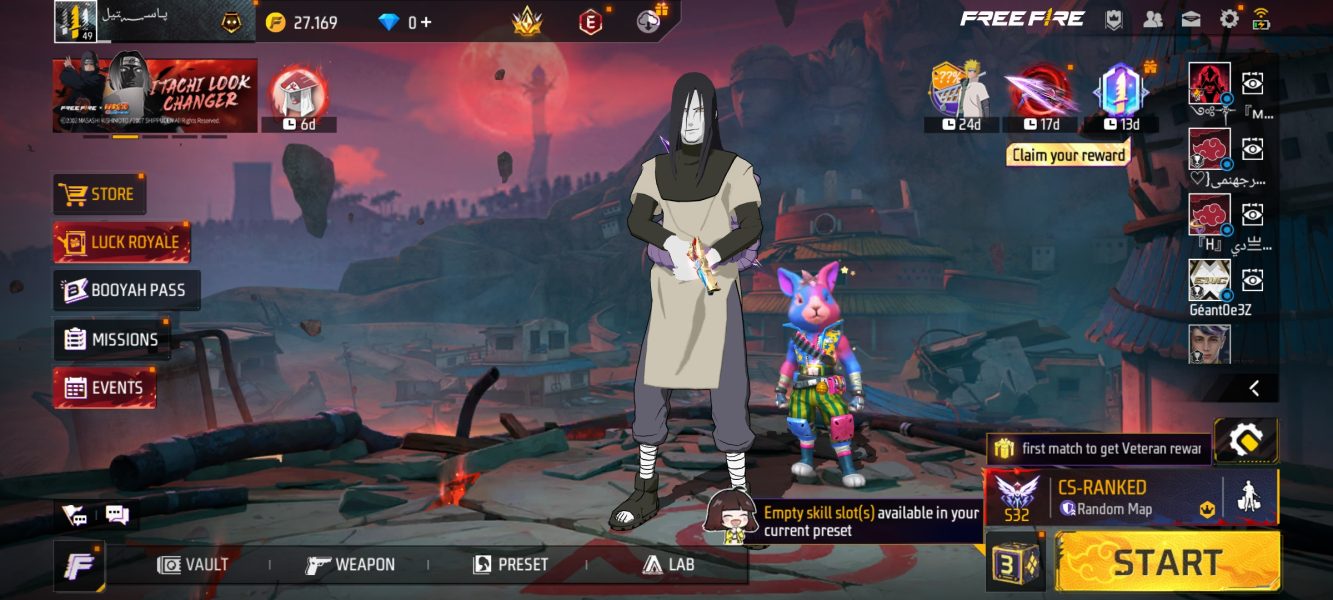
Task: Open the mailbox icon
Action: (1191, 18)
